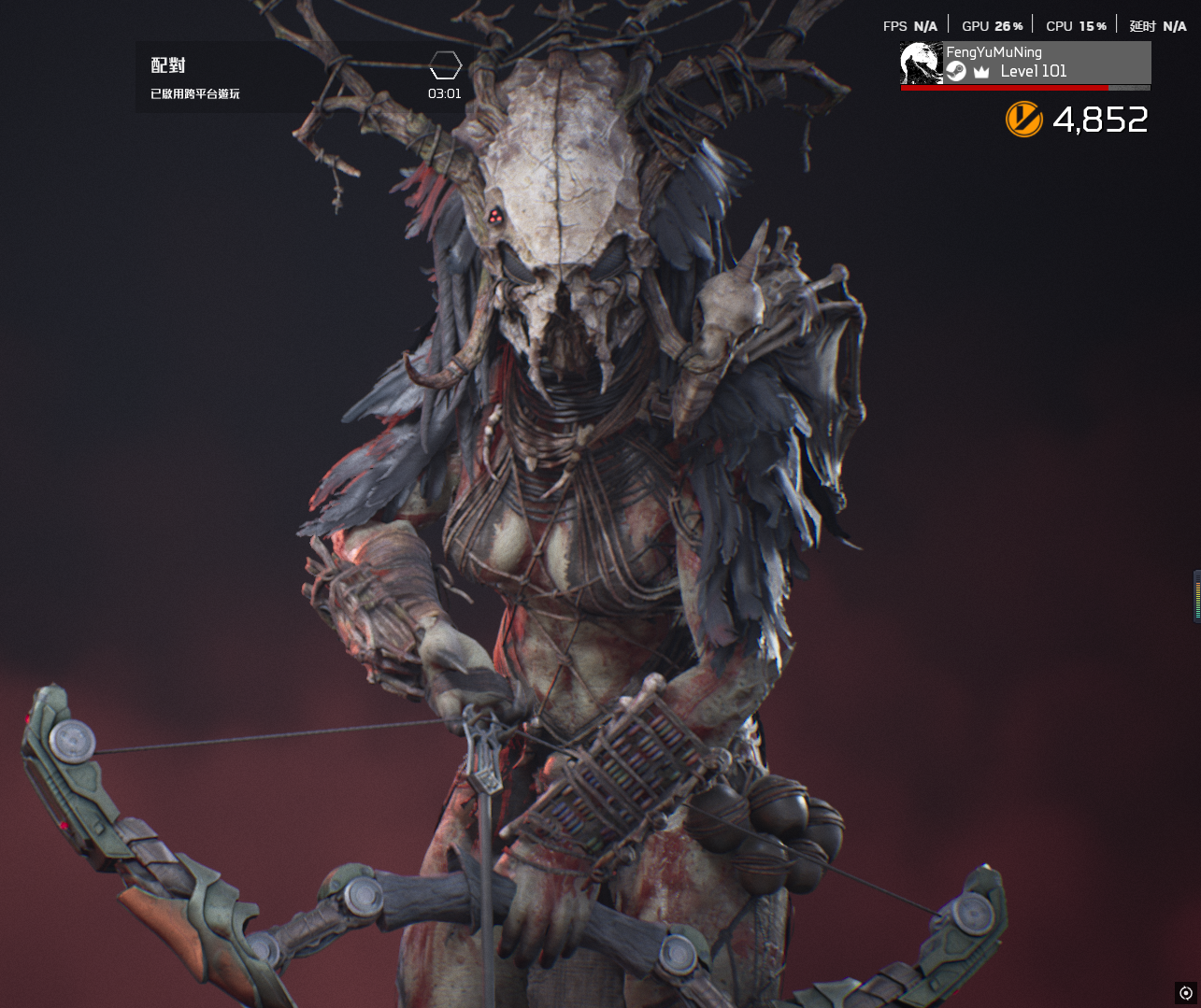The image size is (1201, 1008).
Task: Click the circular arrows icon in the corner
Action: click(x=1186, y=993)
